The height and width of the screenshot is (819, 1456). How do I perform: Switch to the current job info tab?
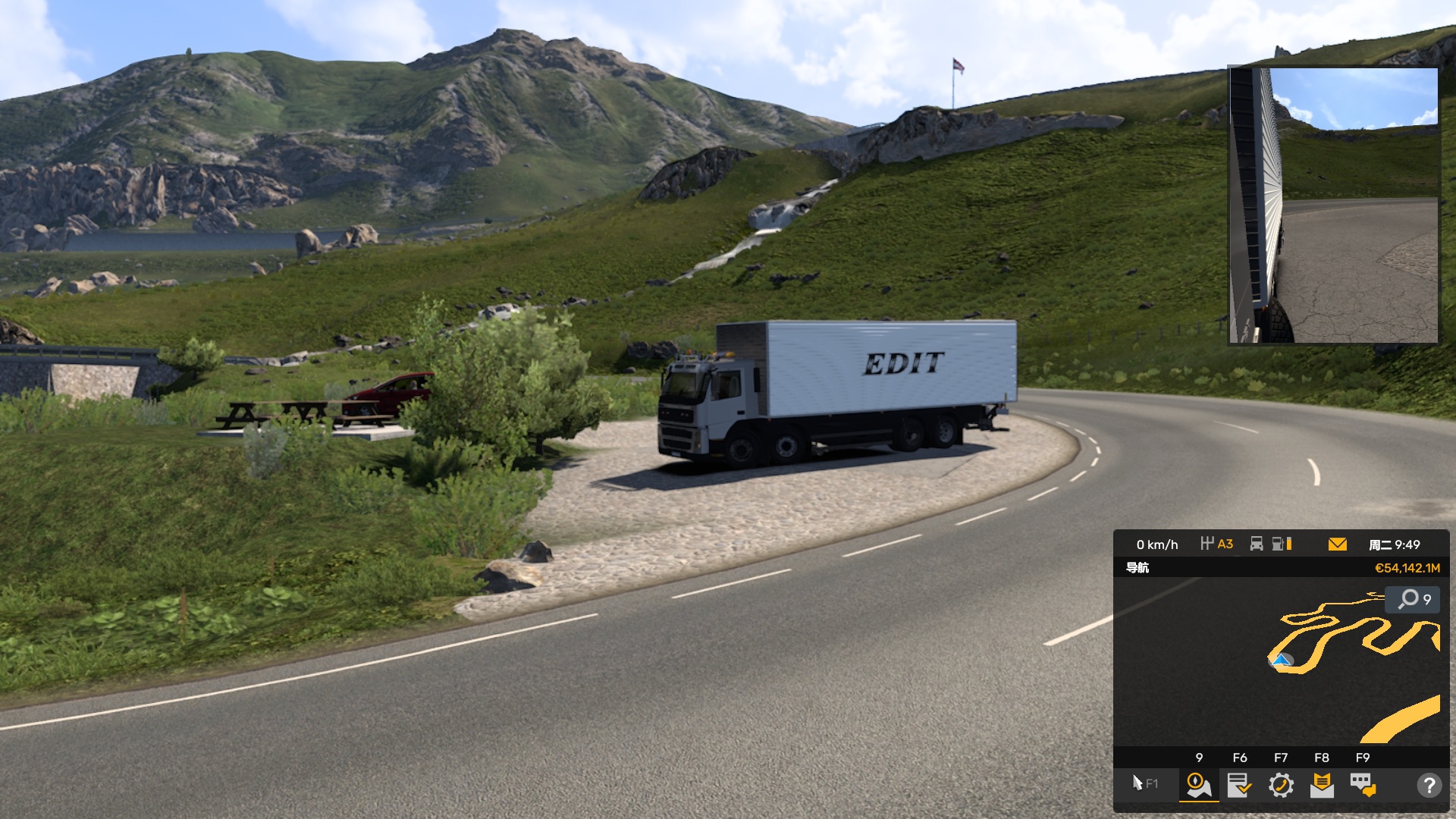(1239, 785)
